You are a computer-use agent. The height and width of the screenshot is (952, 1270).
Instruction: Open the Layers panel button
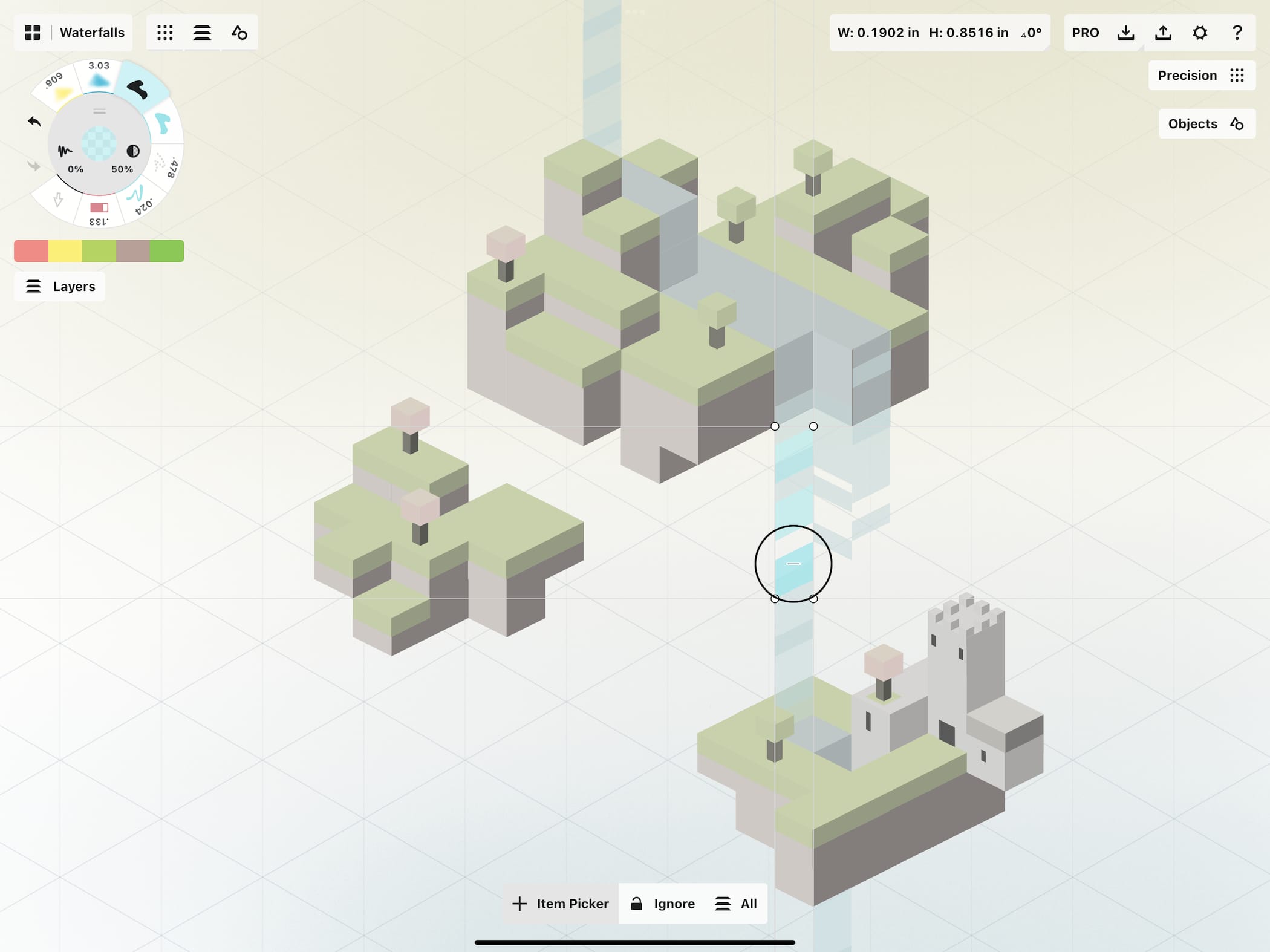(x=60, y=287)
